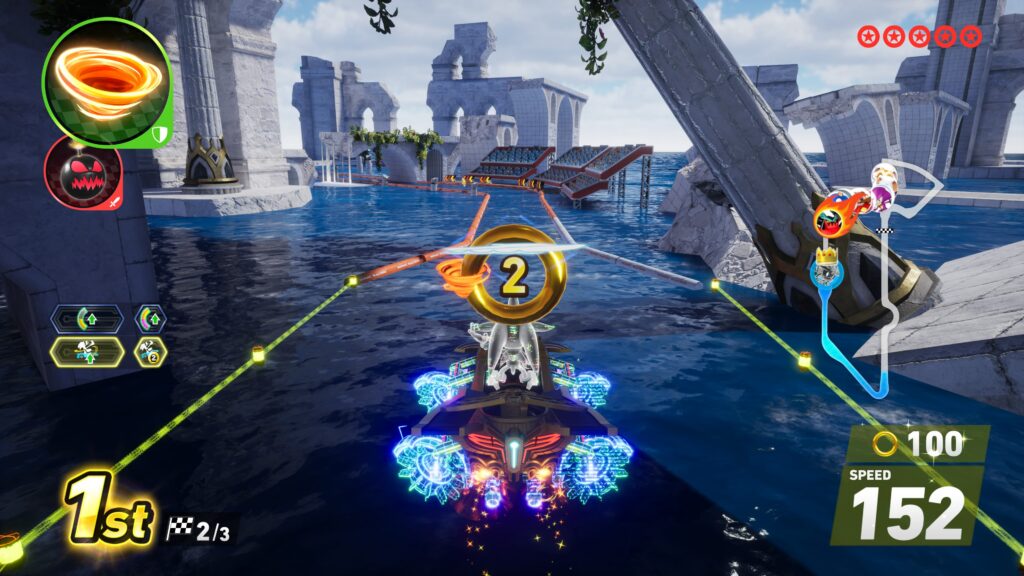
Task: Click the checkered finish line marker on minimap
Action: coord(883,231)
